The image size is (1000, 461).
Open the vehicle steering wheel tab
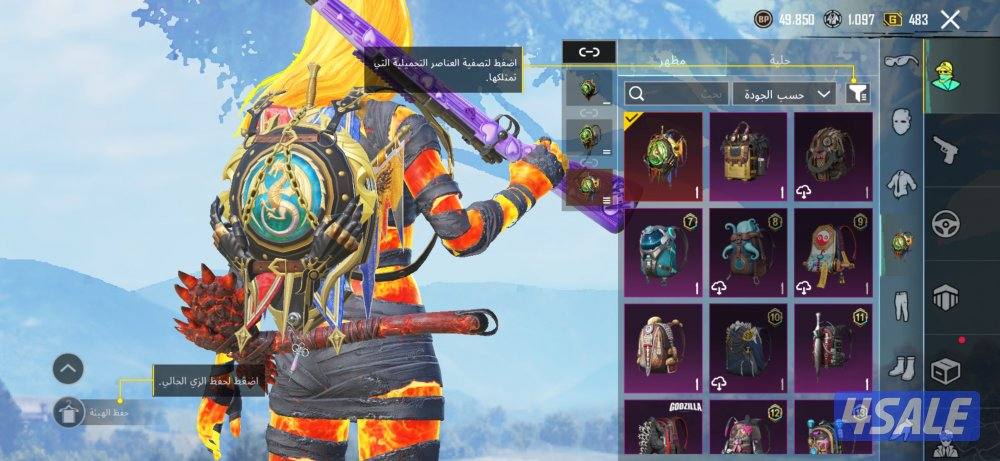945,223
